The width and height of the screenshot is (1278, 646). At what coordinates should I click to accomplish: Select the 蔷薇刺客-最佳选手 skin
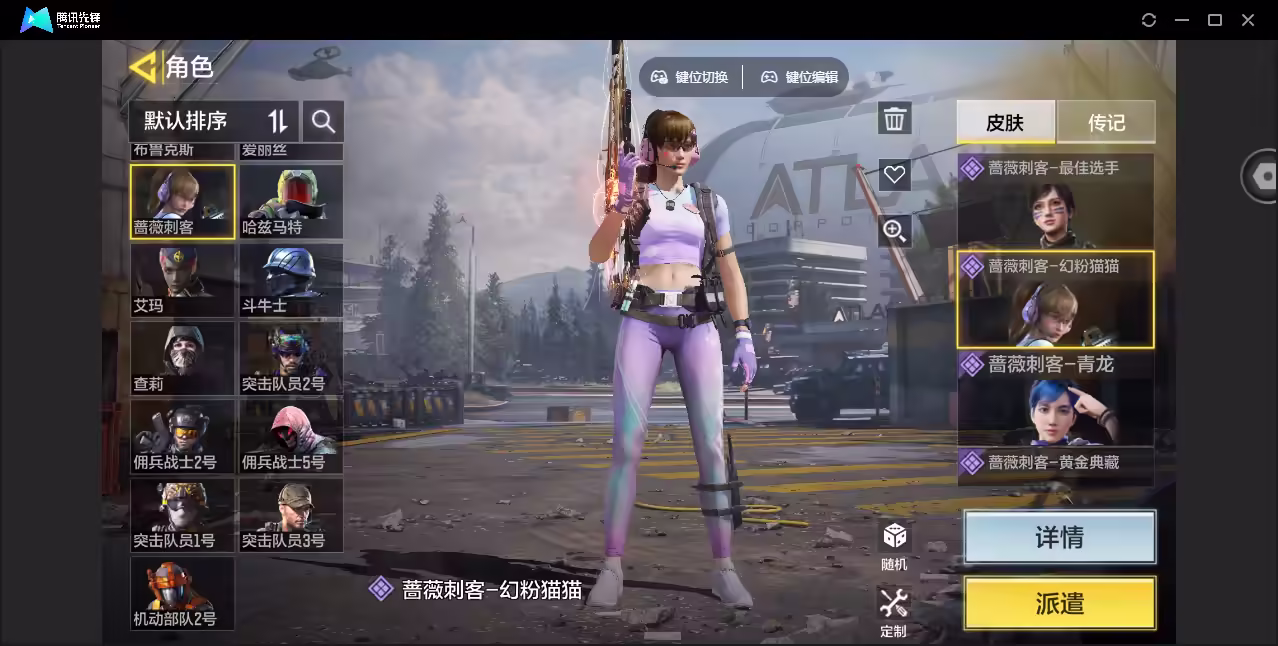pos(1055,200)
